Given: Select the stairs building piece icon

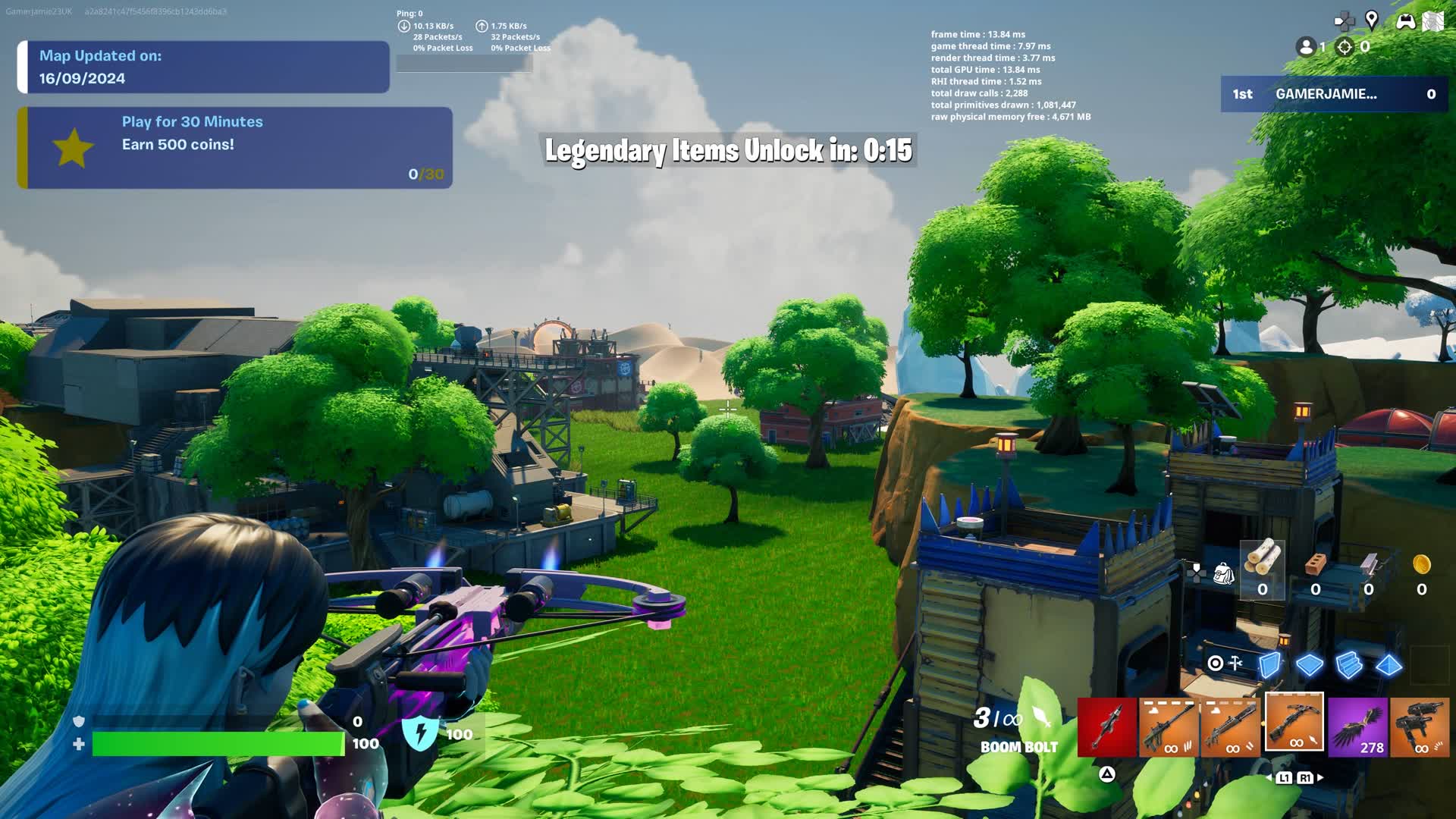Looking at the screenshot, I should [1348, 665].
